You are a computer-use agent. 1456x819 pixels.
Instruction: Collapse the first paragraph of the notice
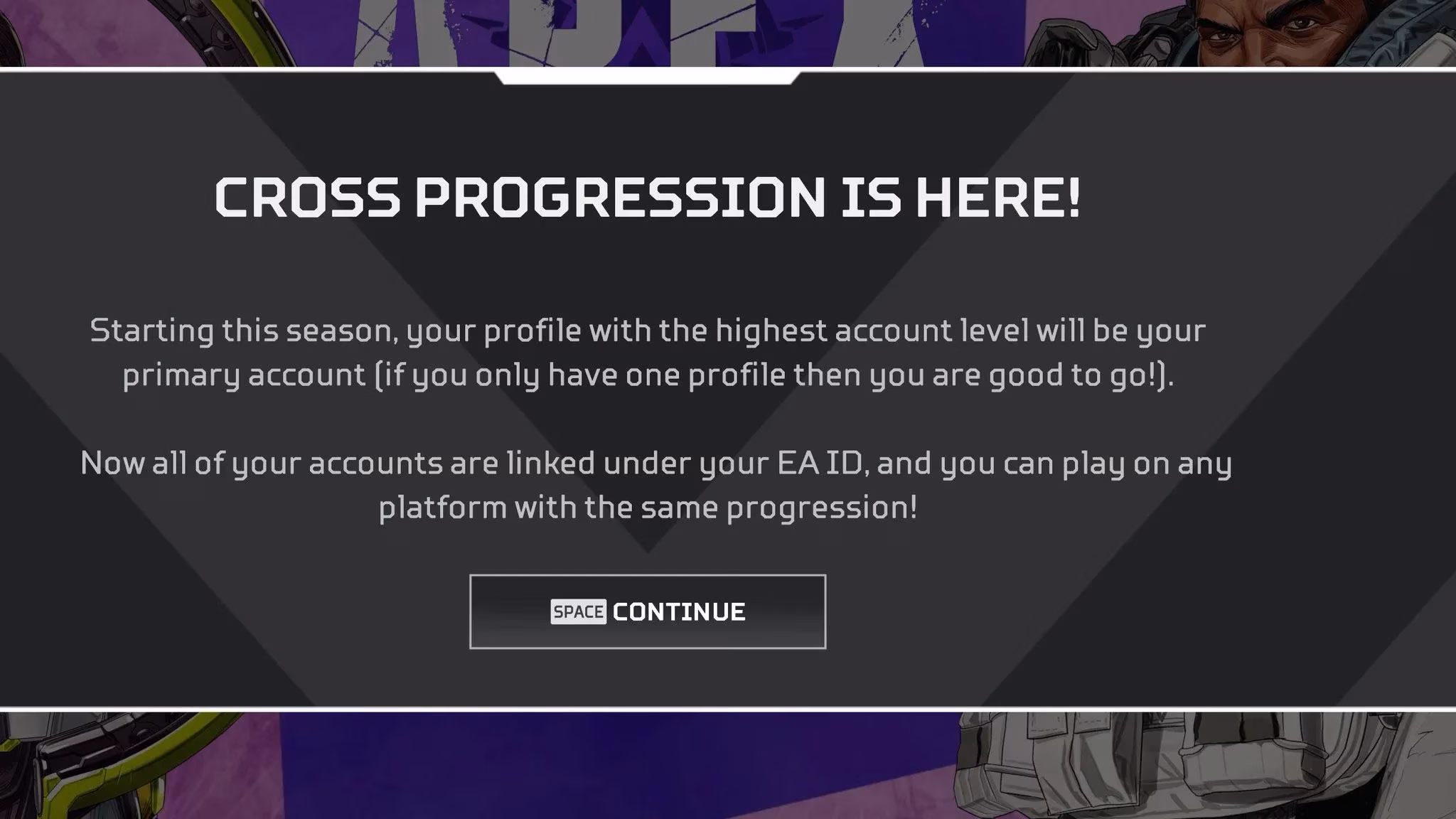(647, 353)
